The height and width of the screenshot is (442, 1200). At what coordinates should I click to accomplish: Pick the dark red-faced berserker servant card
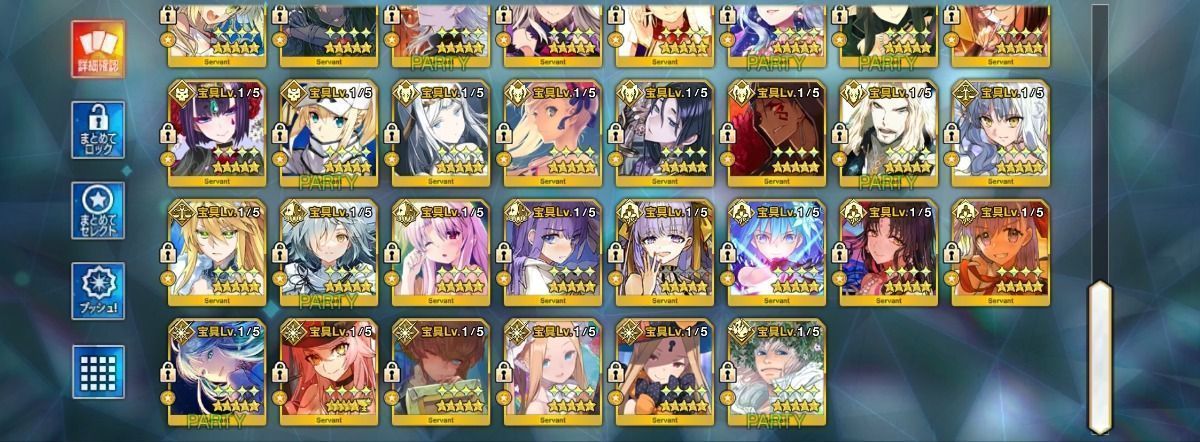tap(776, 131)
